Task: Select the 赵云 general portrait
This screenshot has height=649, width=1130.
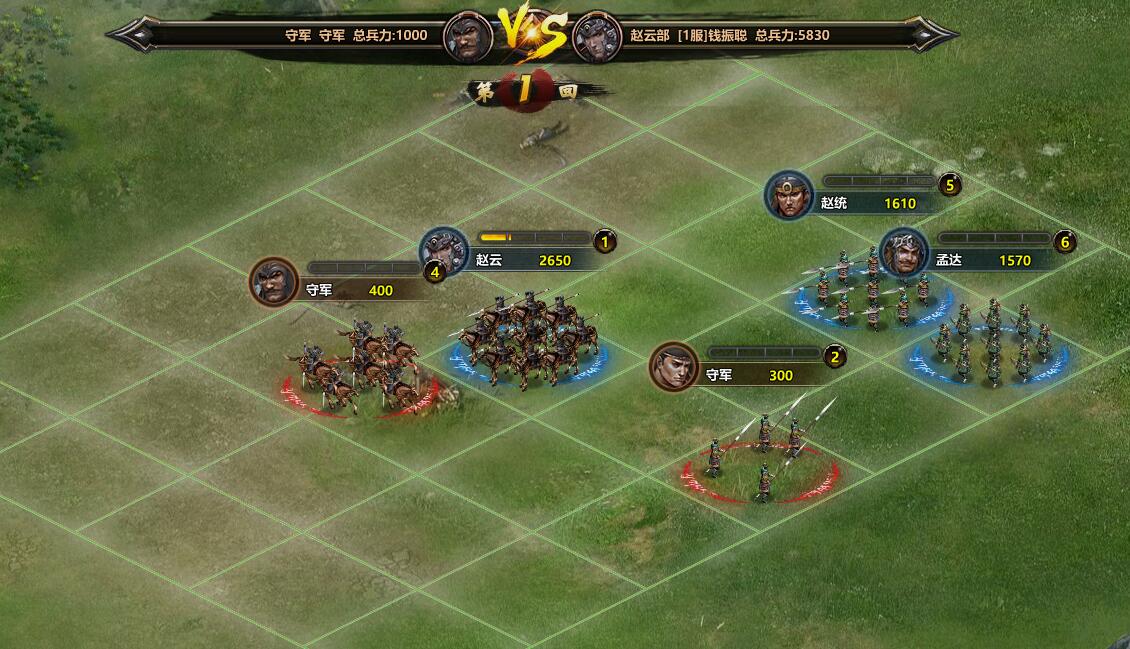Action: (x=444, y=251)
